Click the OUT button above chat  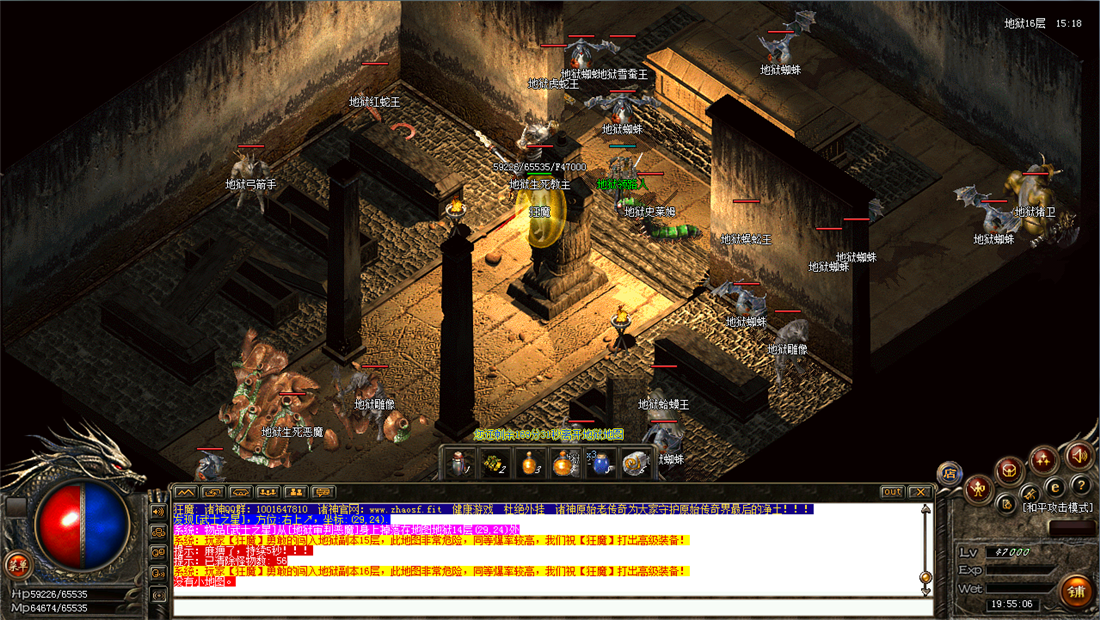click(892, 492)
